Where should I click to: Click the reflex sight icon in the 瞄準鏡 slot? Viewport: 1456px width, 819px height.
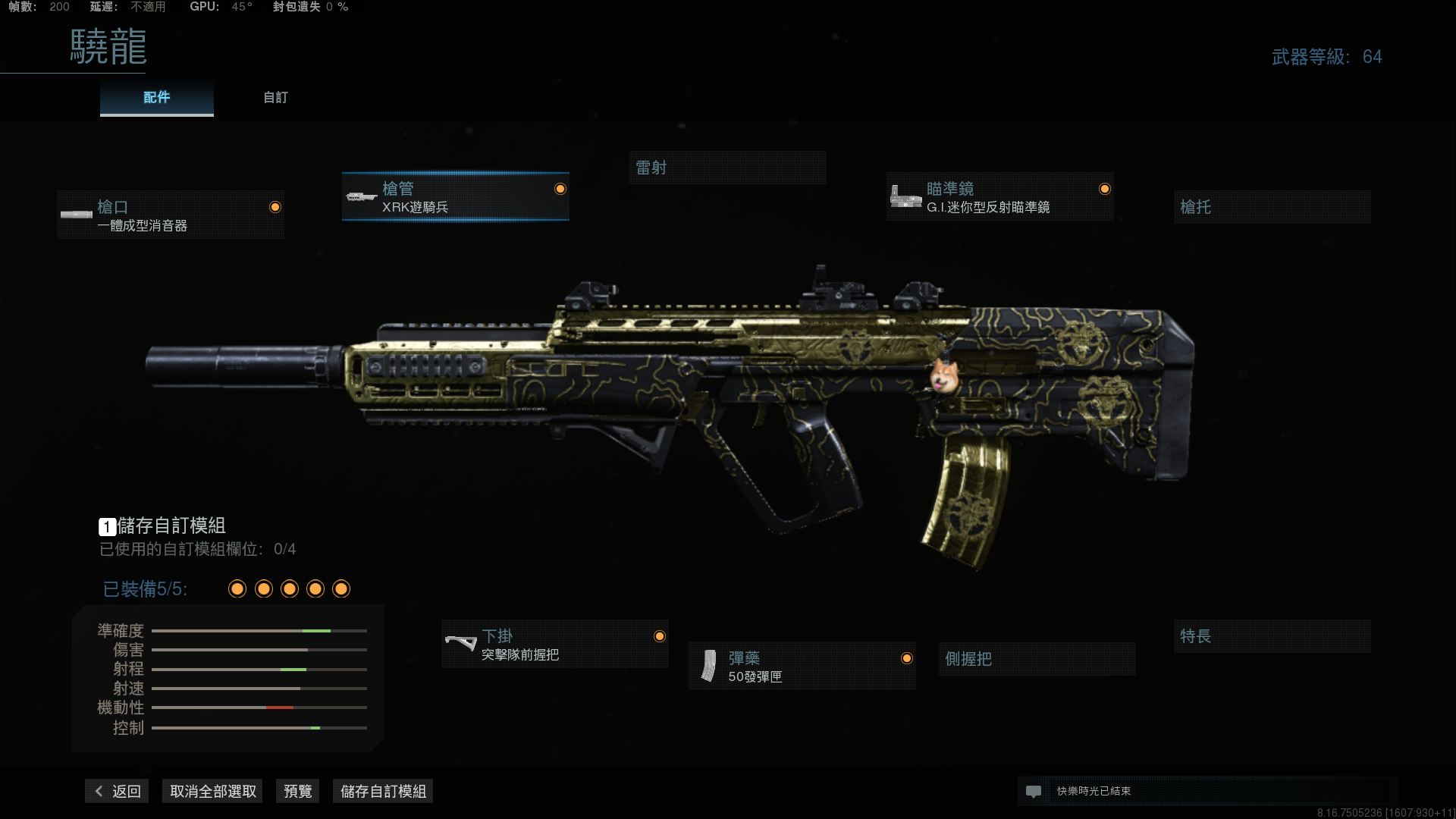(x=907, y=196)
